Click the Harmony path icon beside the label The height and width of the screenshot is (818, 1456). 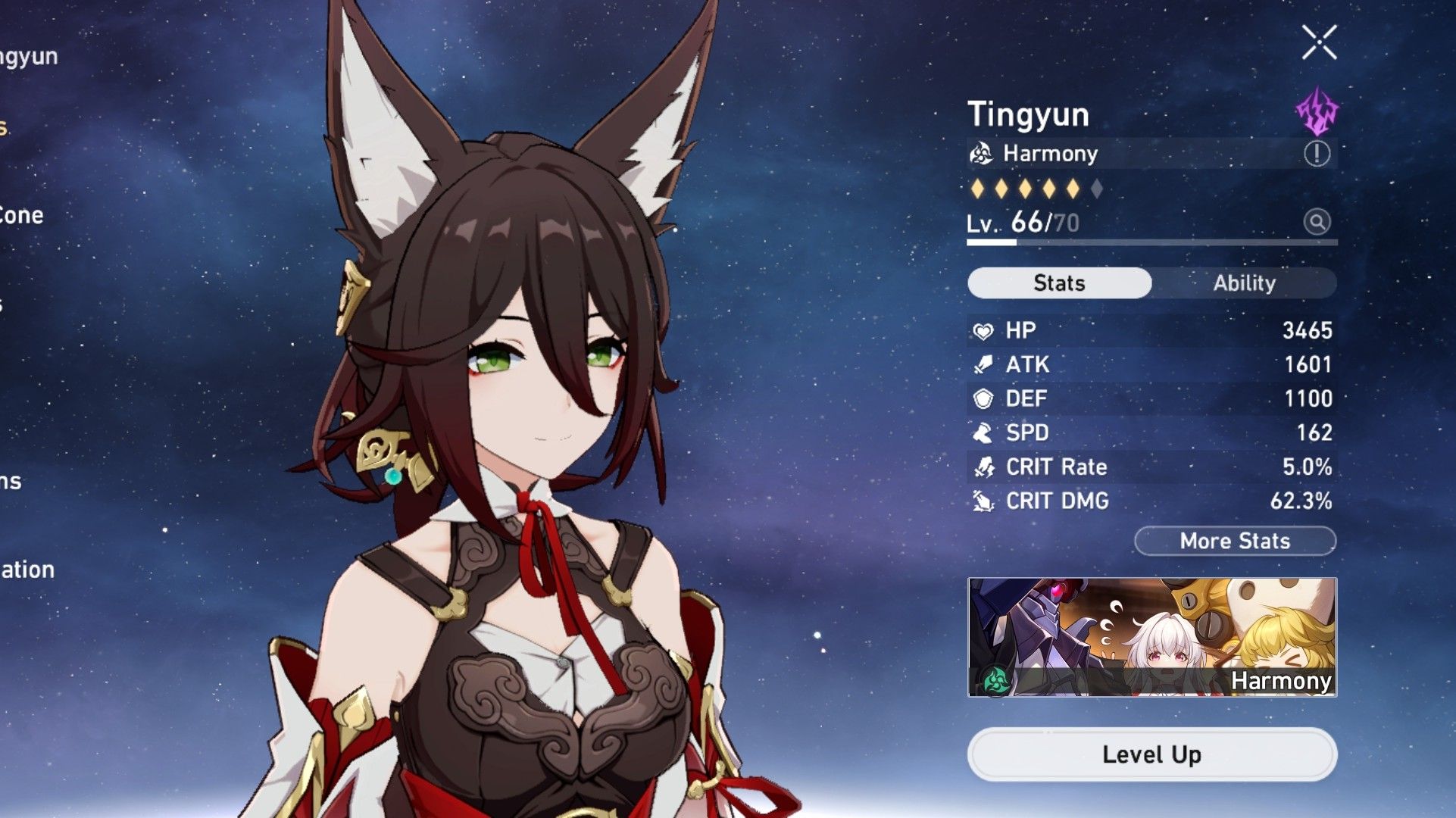(982, 153)
